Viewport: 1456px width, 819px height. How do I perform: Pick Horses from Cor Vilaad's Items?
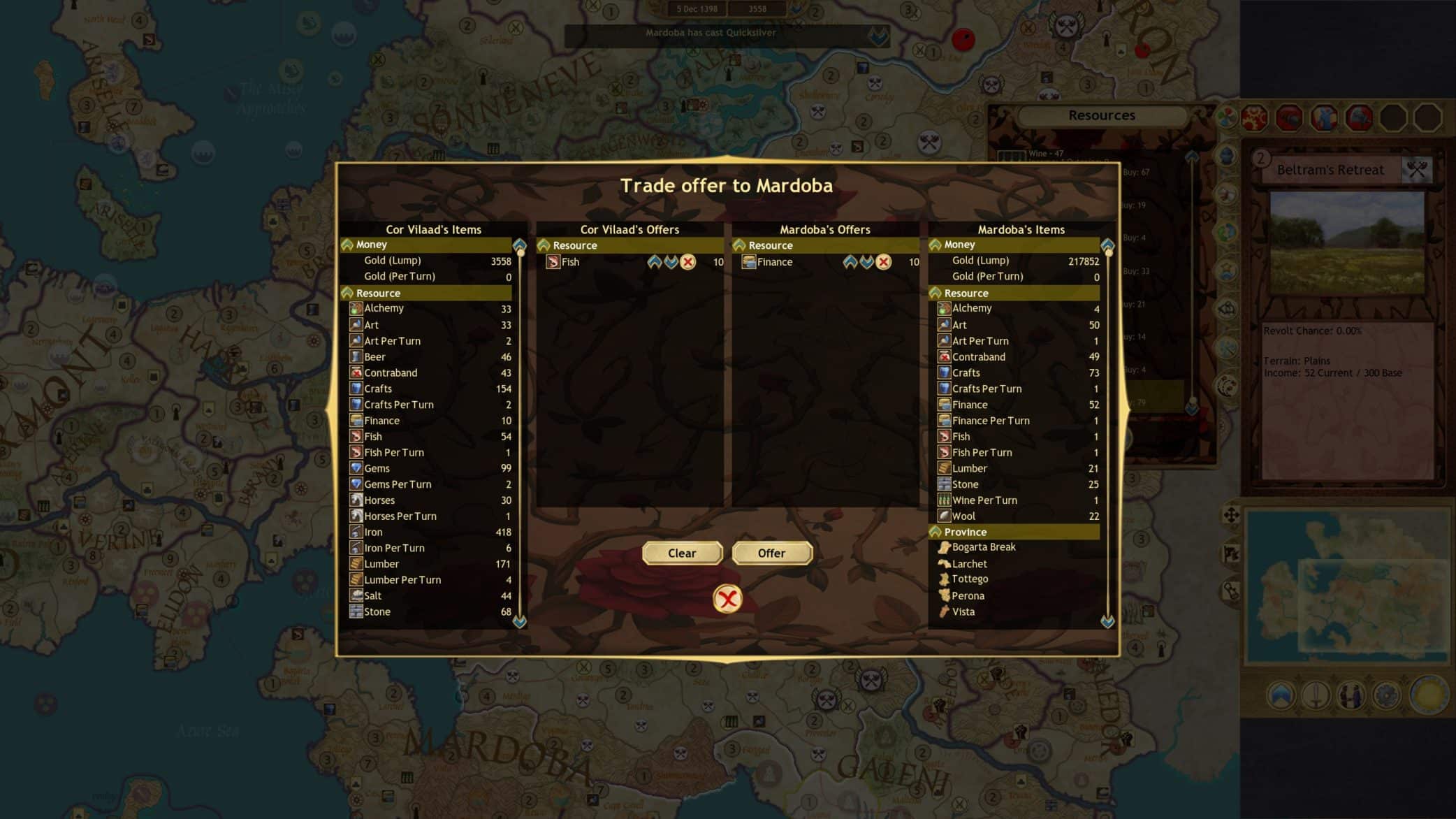point(379,500)
